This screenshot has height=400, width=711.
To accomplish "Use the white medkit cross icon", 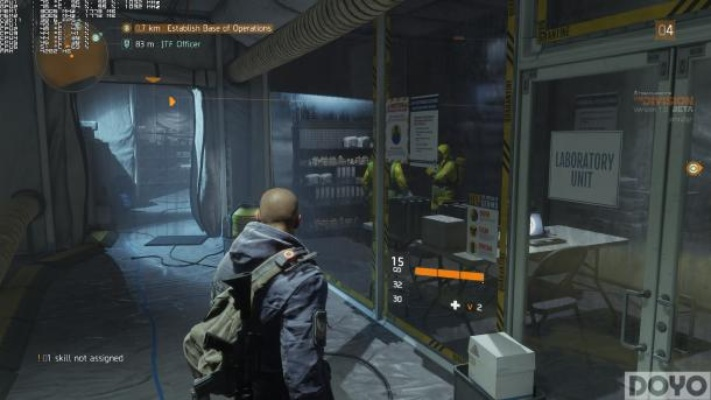I will (x=456, y=305).
